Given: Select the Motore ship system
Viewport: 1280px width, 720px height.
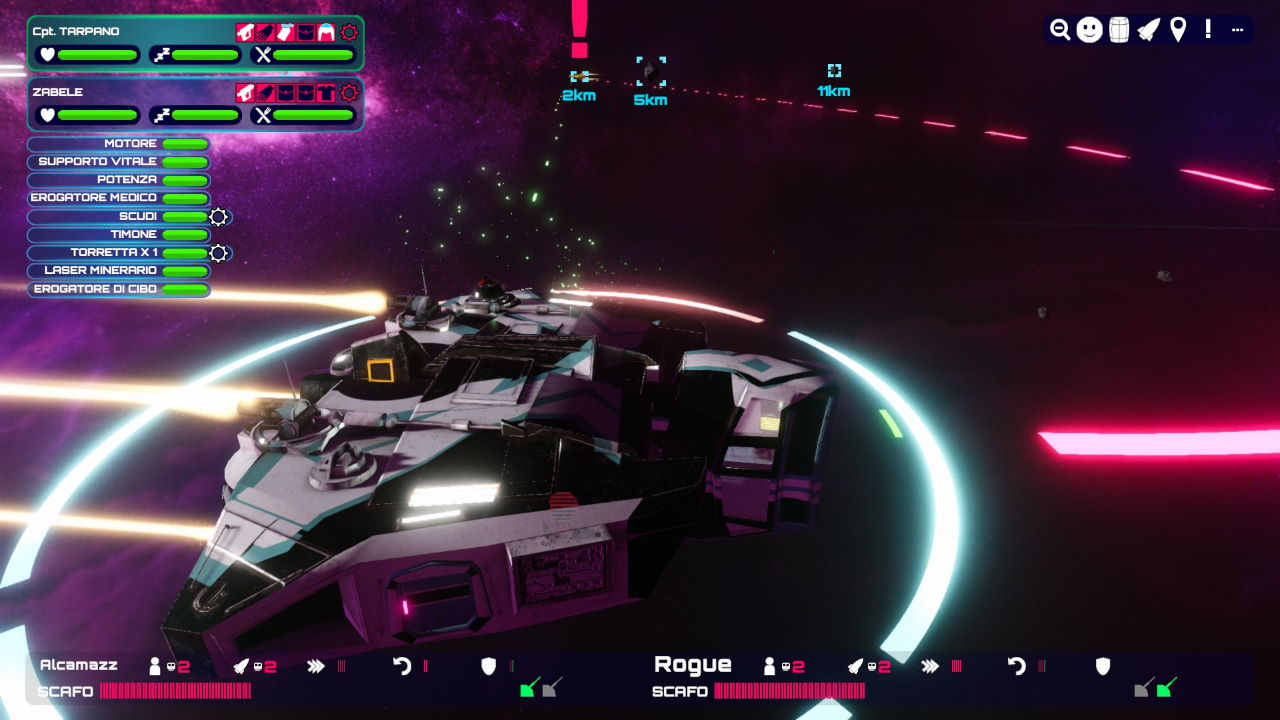Looking at the screenshot, I should tap(119, 144).
